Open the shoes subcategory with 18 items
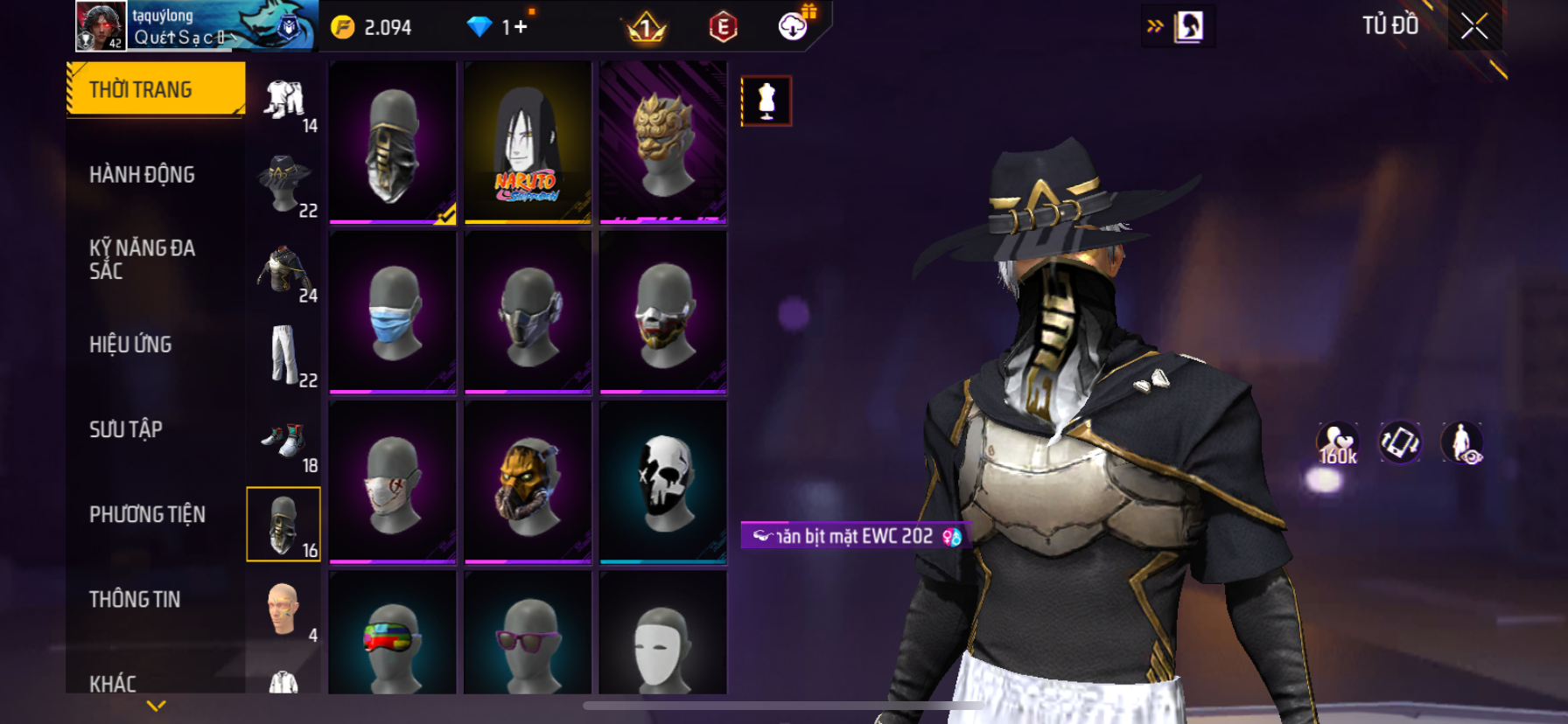Screen dimensions: 1568x724 (x=283, y=441)
